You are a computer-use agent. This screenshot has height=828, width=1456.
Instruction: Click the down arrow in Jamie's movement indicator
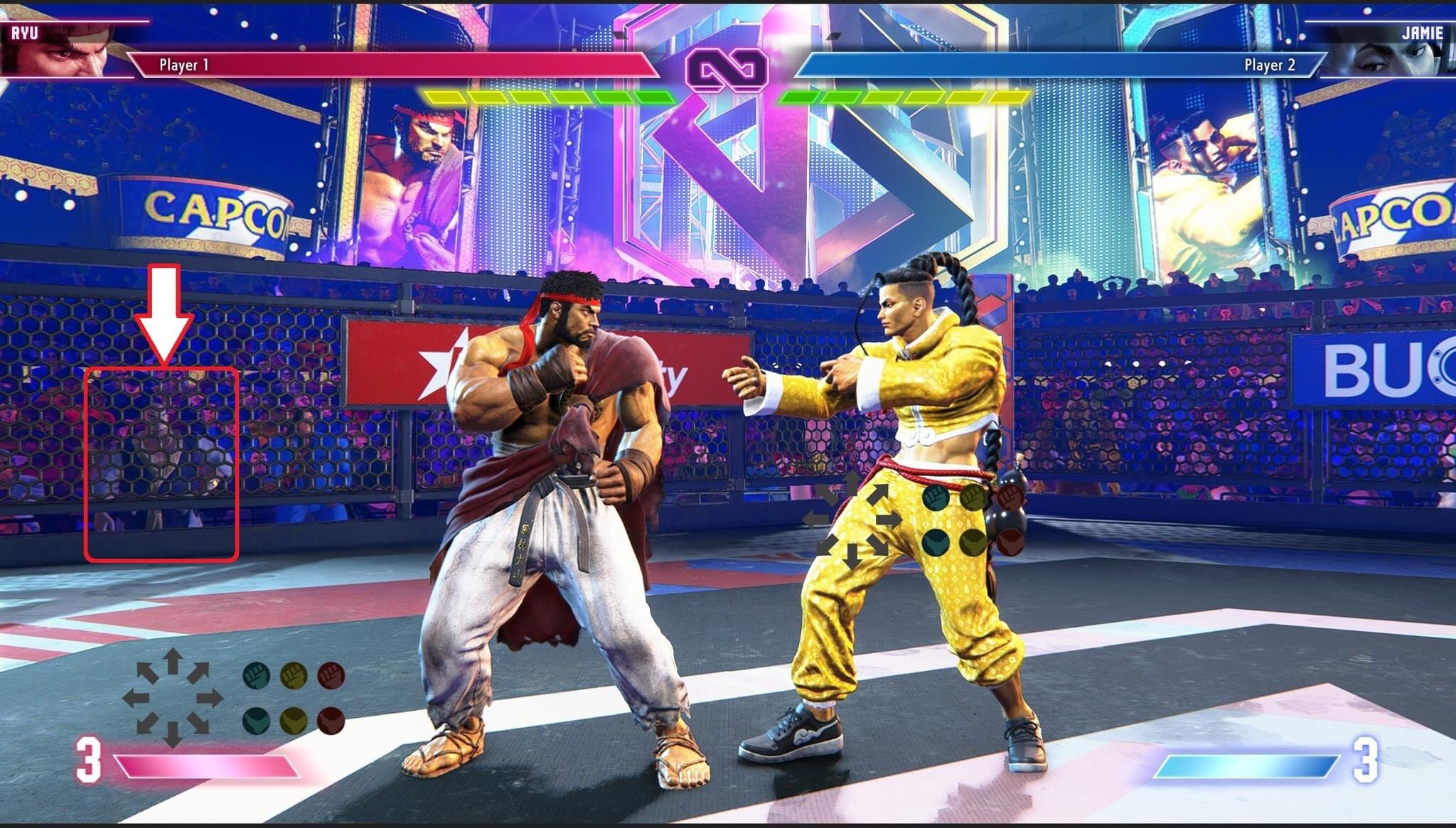pyautogui.click(x=851, y=557)
